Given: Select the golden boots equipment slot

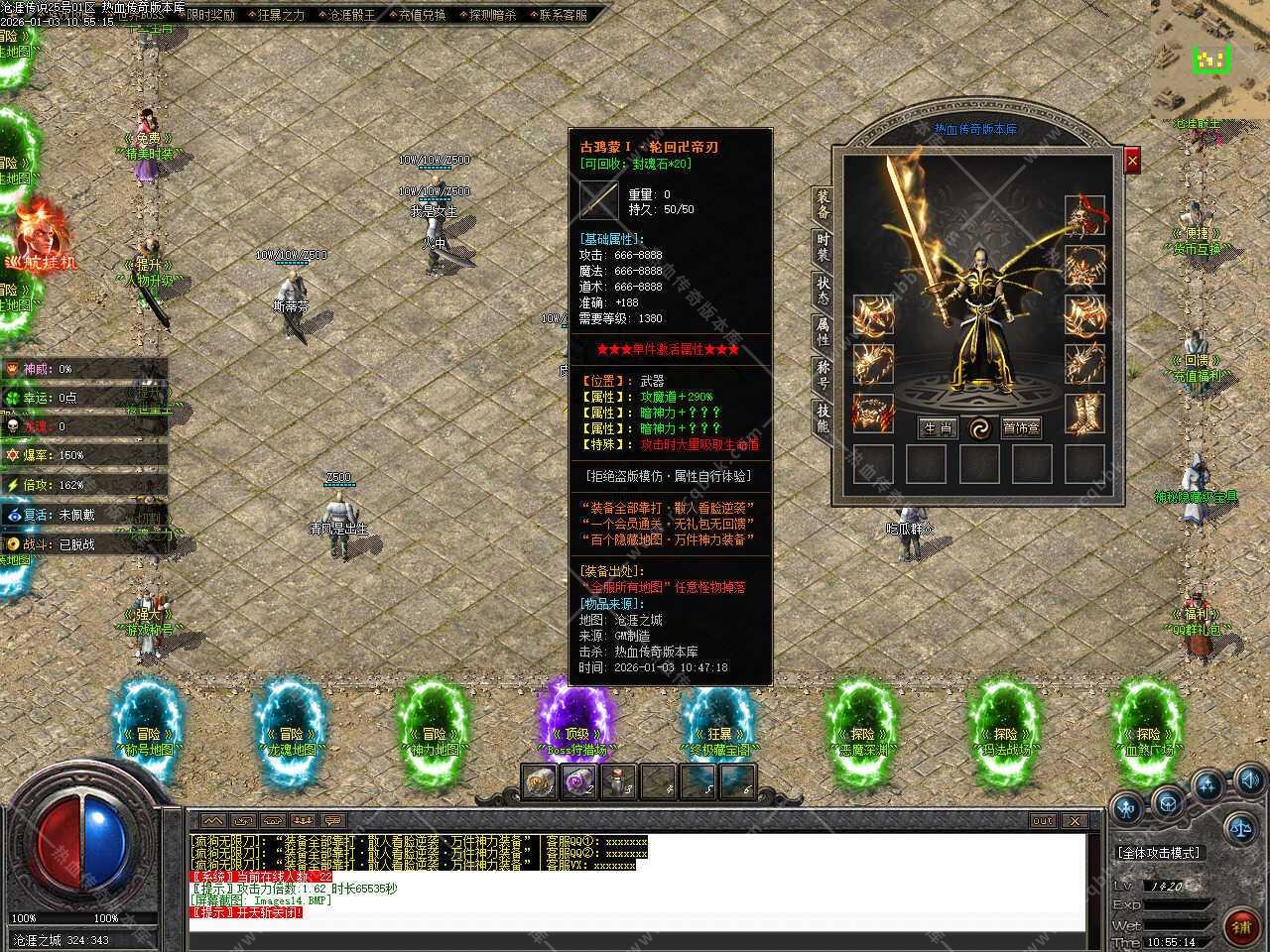Looking at the screenshot, I should coord(1084,414).
